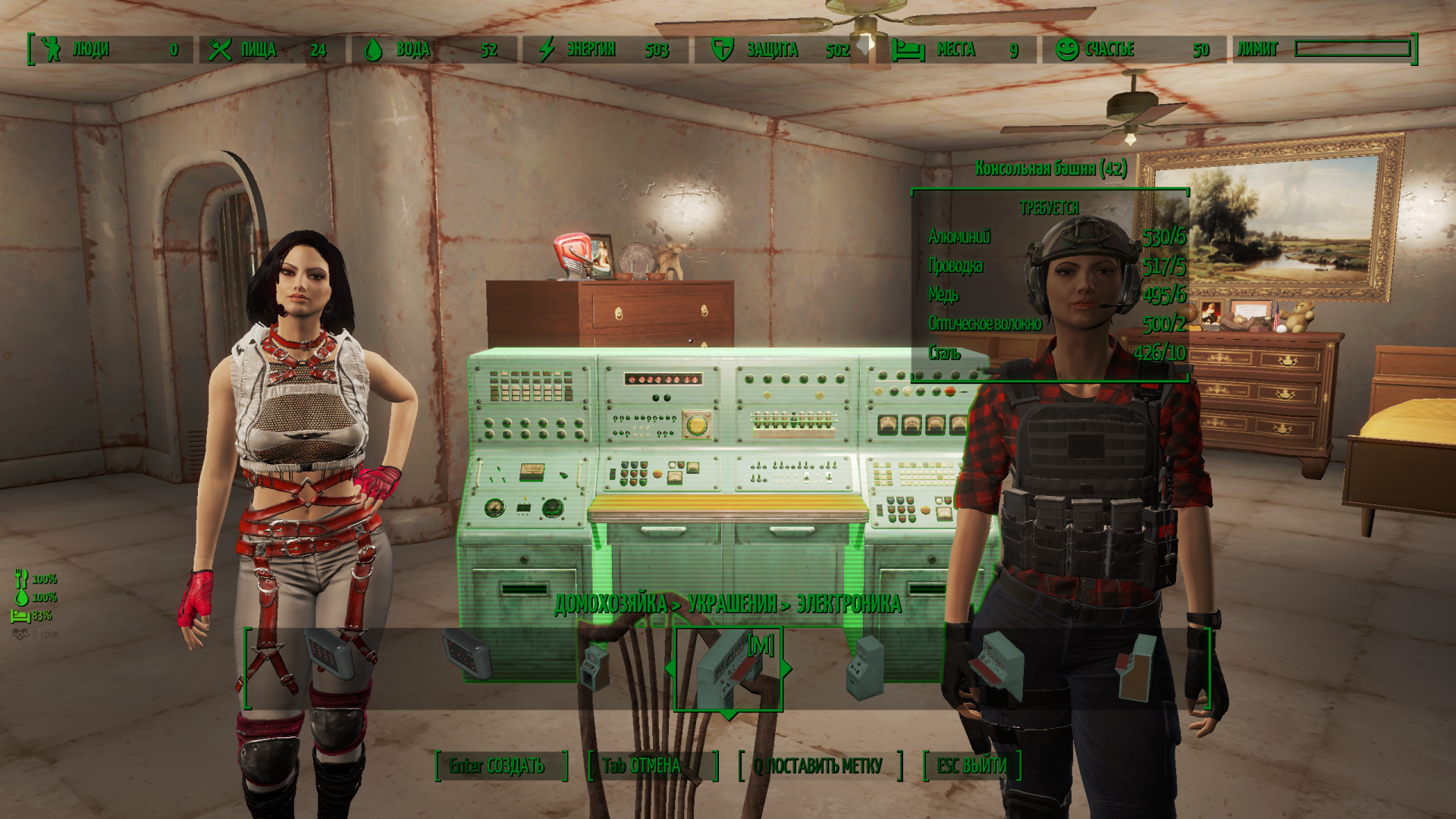Select the small kiosk terminal item
The height and width of the screenshot is (819, 1456).
pyautogui.click(x=595, y=667)
